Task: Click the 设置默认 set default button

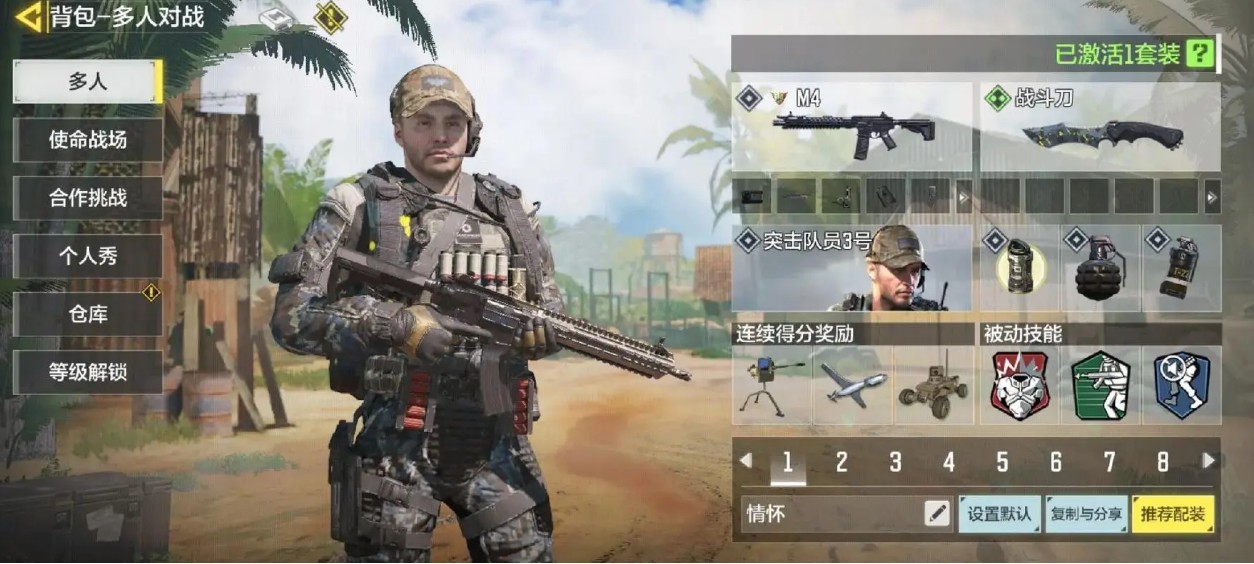Action: [1000, 514]
